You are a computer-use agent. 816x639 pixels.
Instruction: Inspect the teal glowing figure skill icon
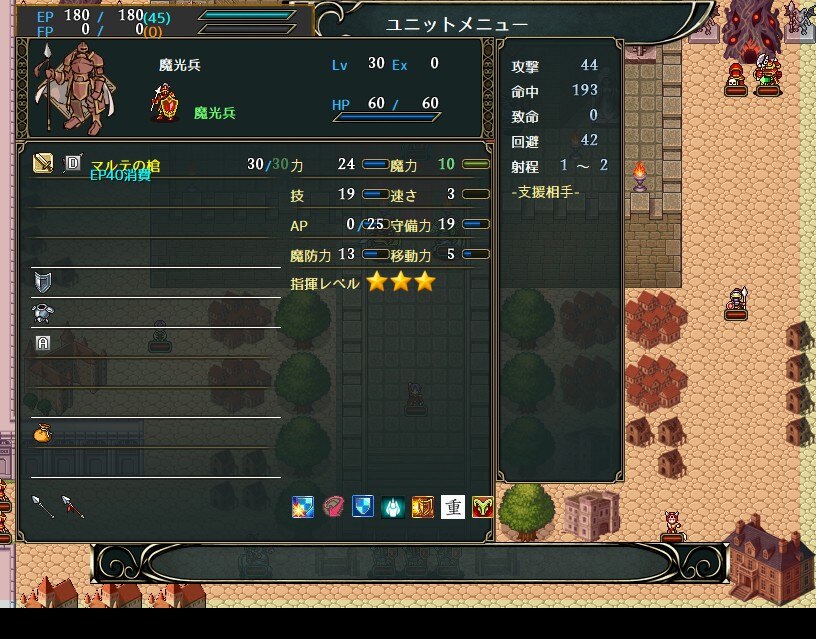coord(393,507)
